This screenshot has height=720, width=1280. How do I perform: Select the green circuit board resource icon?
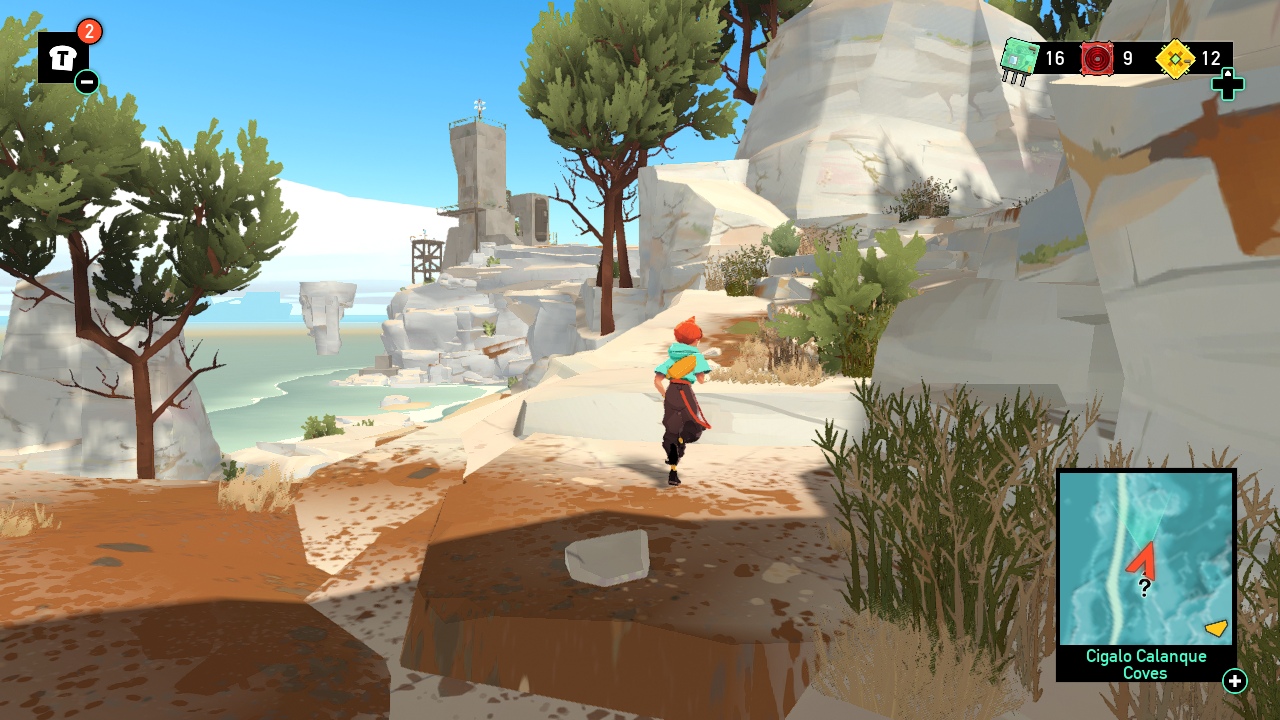point(1017,59)
